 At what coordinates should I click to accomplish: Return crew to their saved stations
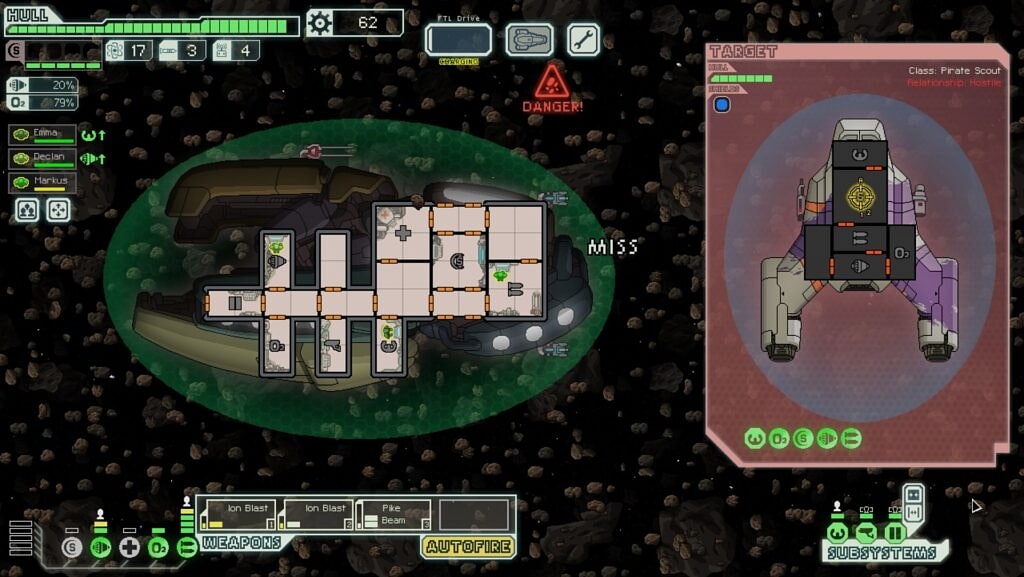coord(59,209)
